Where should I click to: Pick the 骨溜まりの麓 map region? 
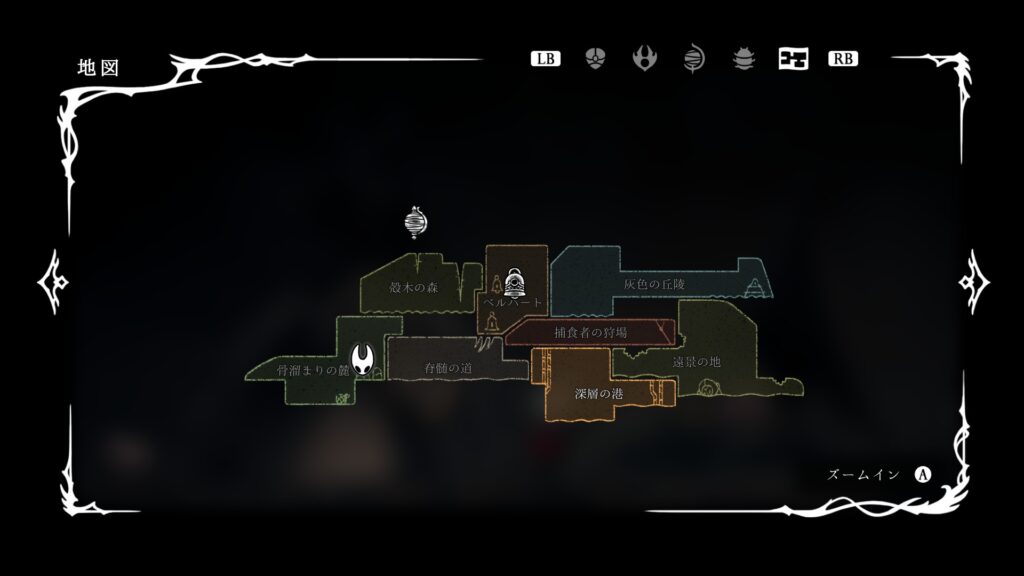pyautogui.click(x=314, y=371)
